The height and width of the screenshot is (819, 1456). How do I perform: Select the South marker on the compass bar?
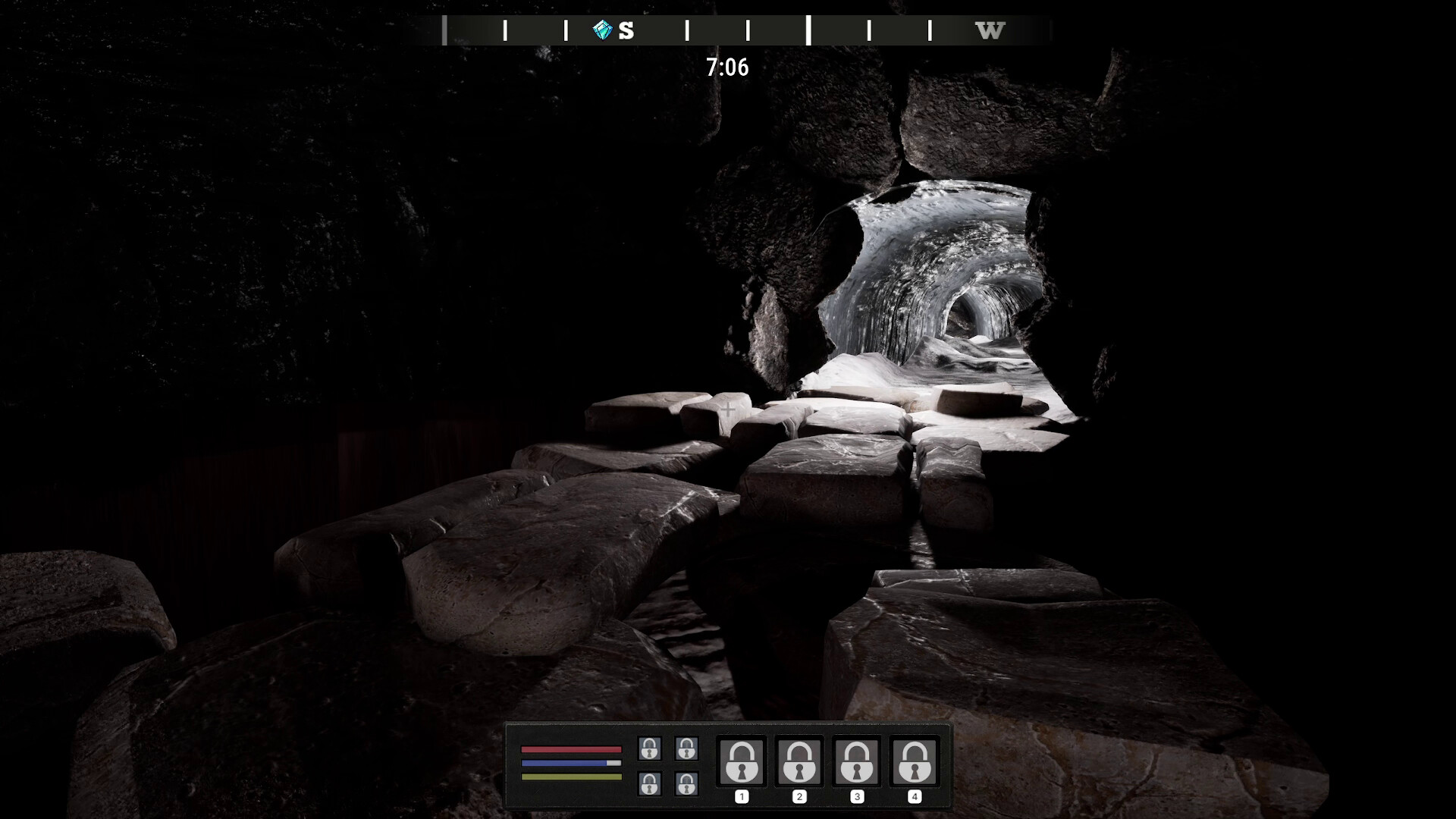(626, 31)
